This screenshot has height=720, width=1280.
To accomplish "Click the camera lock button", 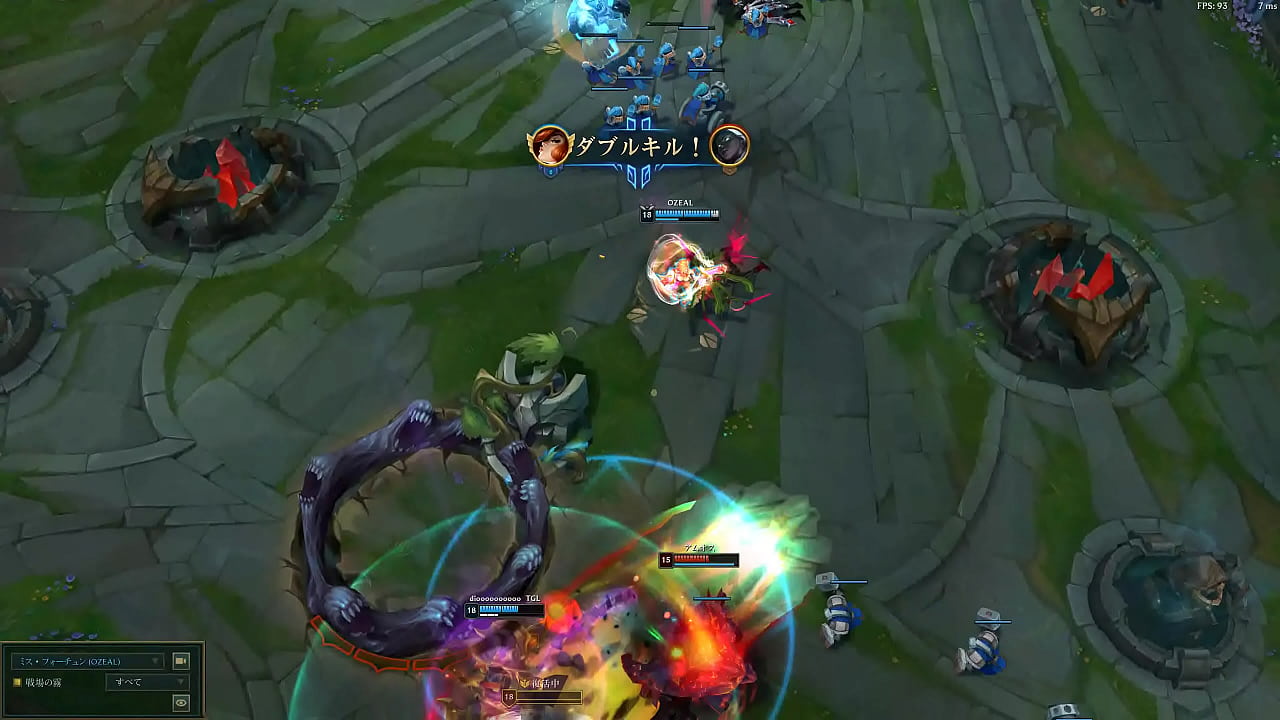I will 181,661.
